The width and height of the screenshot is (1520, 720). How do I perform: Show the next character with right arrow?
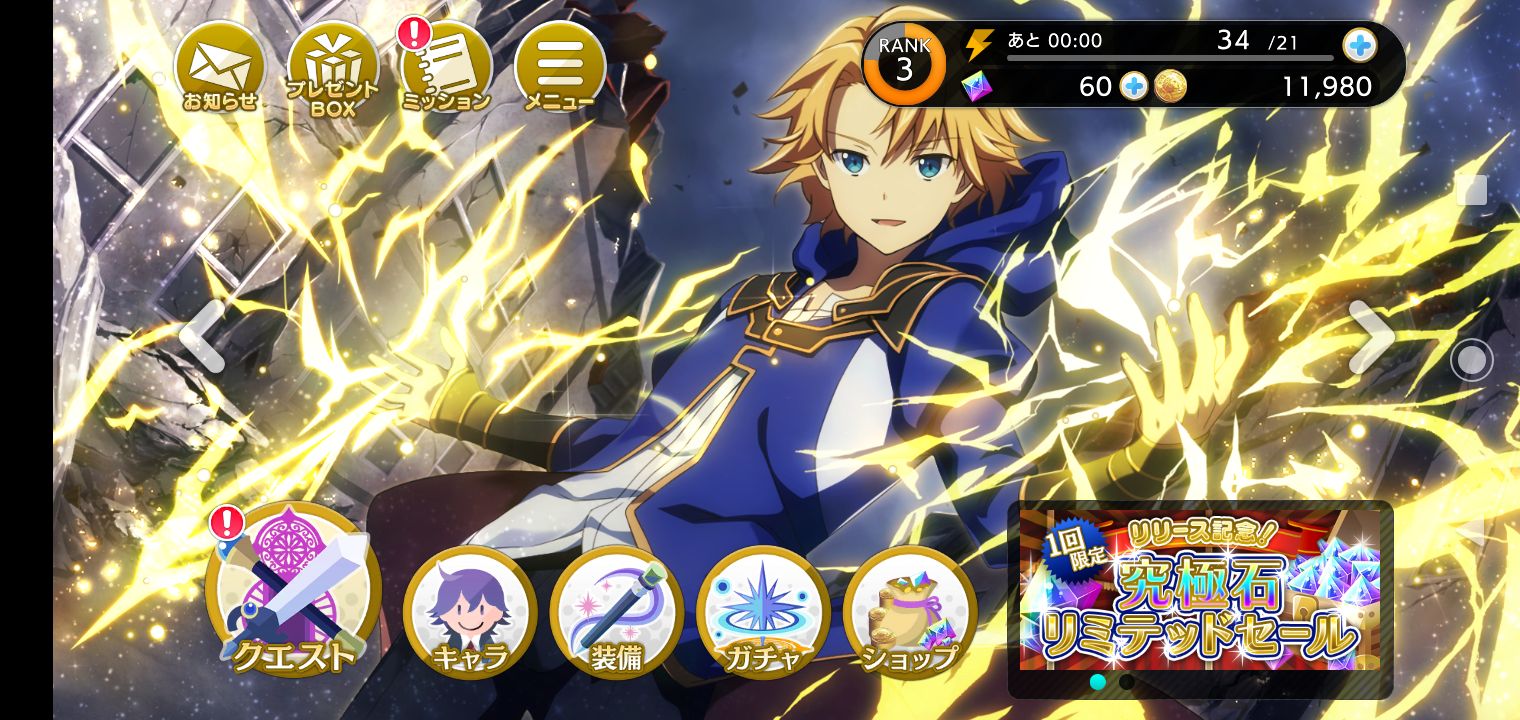tap(1371, 337)
